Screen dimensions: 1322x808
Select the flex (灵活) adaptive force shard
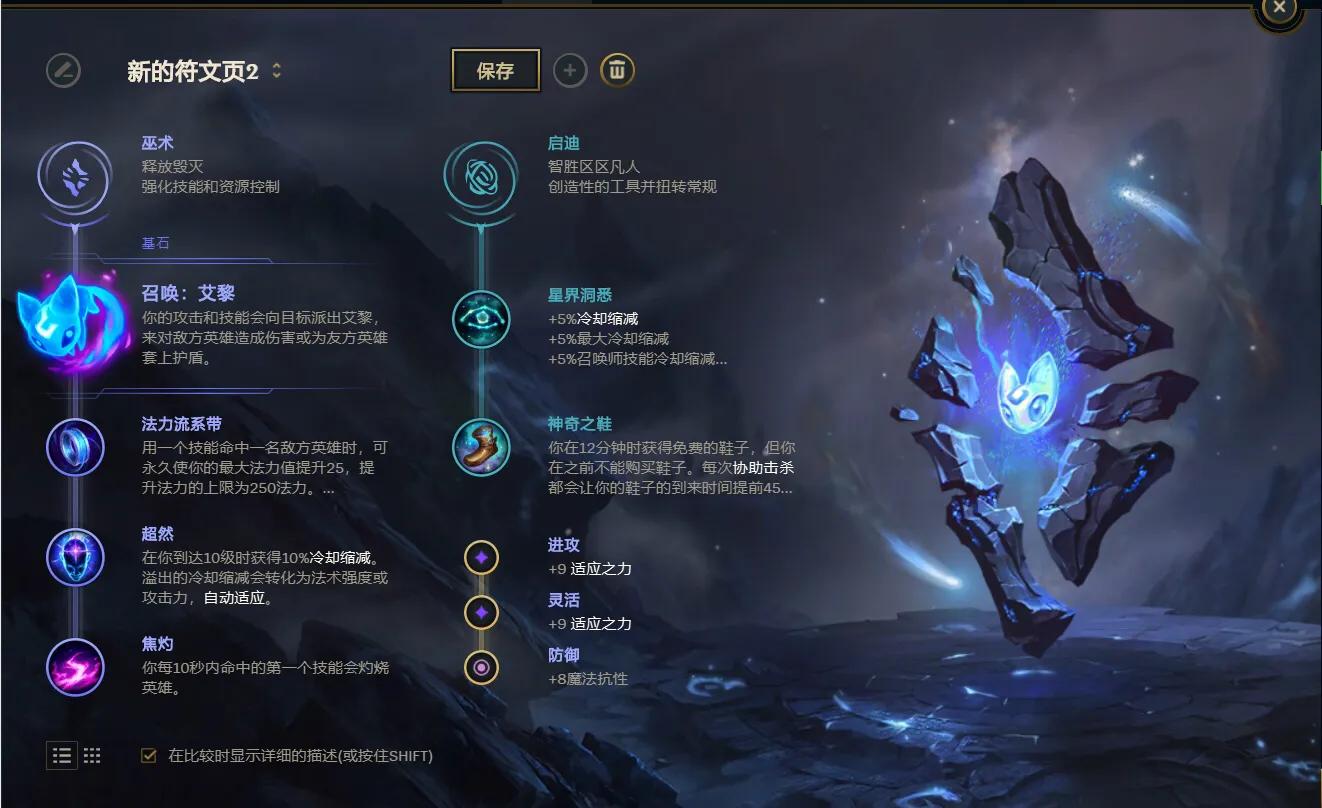coord(481,611)
